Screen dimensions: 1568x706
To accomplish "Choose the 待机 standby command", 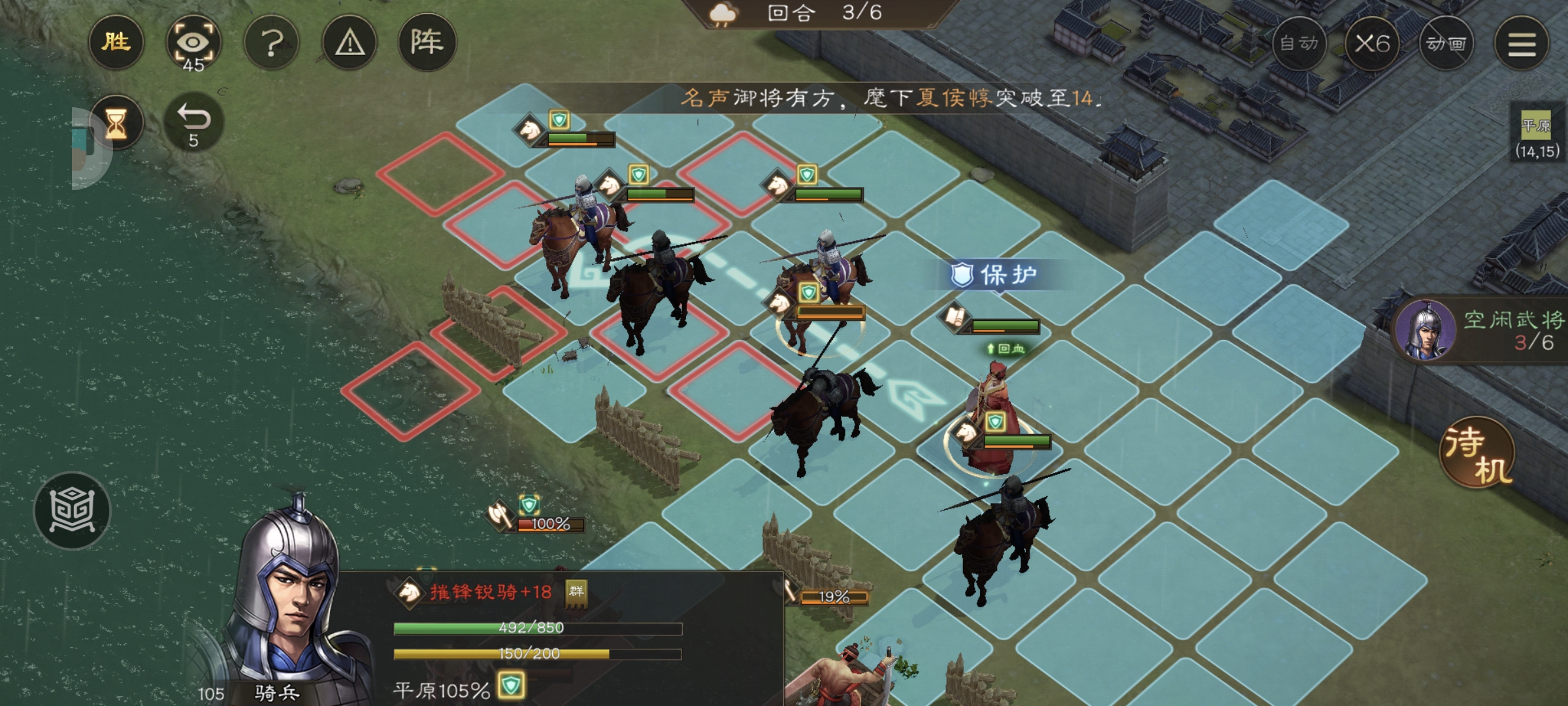I will point(1477,452).
